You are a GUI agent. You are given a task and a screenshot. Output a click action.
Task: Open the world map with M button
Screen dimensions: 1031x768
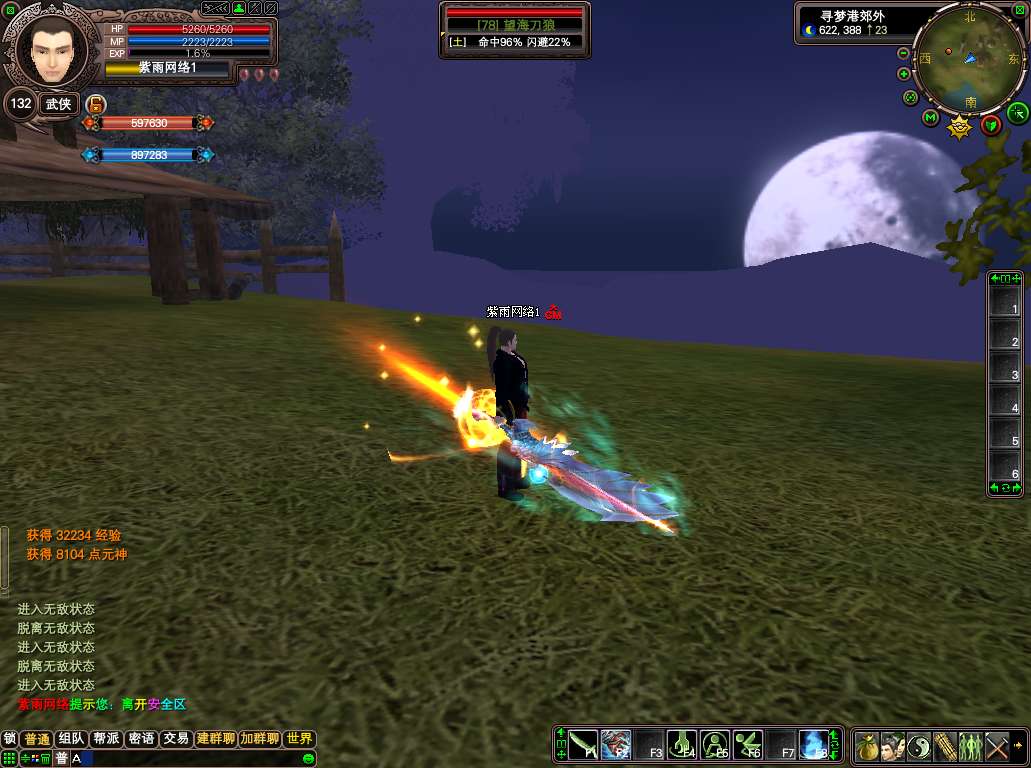click(930, 118)
